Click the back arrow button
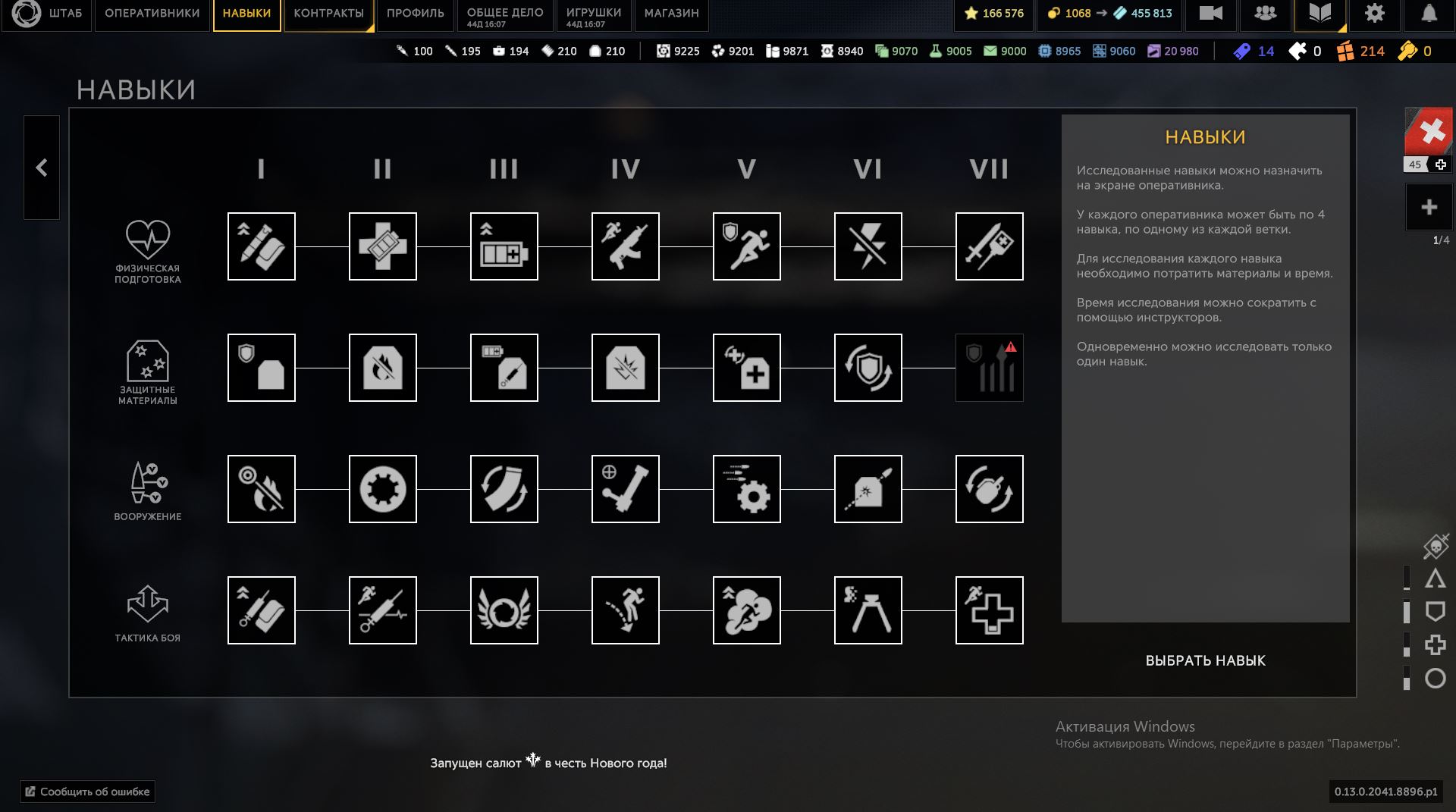Screen dimensions: 1456x812 [42, 168]
